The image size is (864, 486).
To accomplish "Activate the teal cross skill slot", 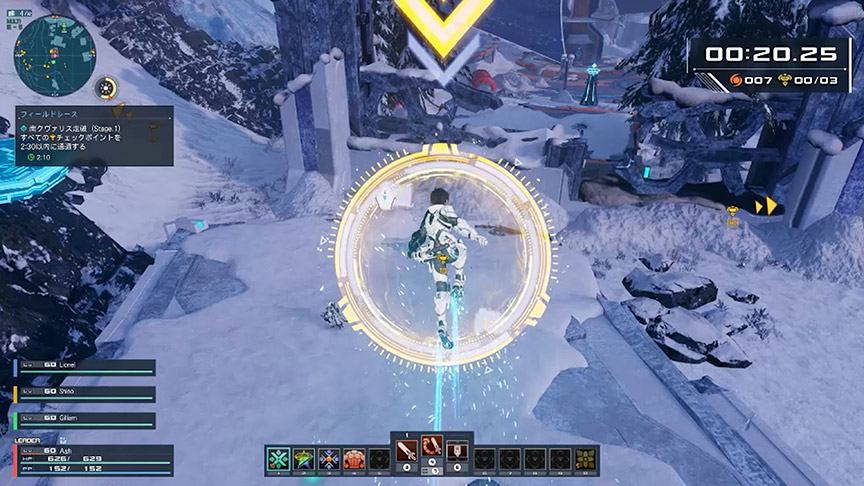I will pos(279,459).
